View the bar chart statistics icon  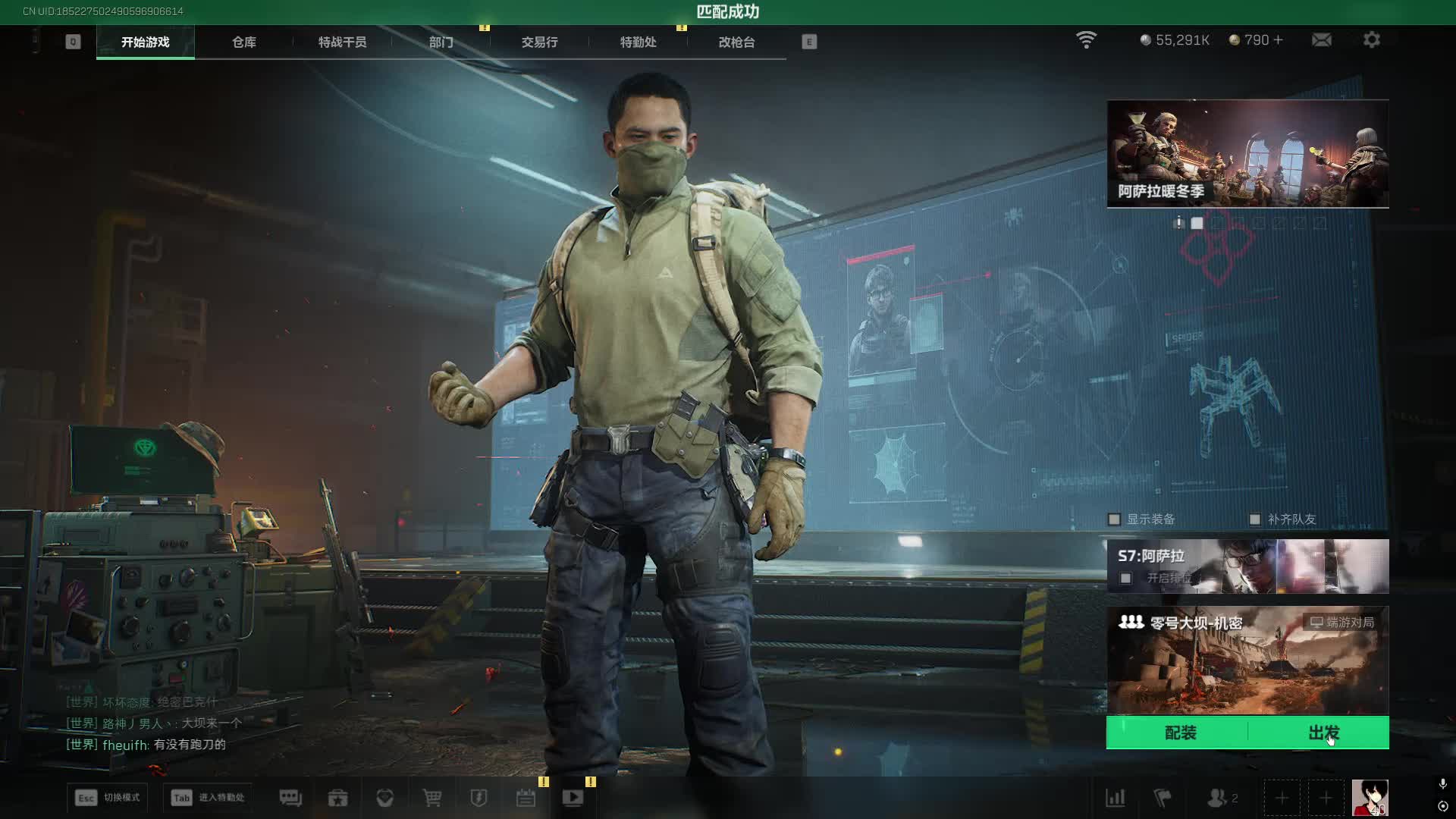tap(1115, 798)
